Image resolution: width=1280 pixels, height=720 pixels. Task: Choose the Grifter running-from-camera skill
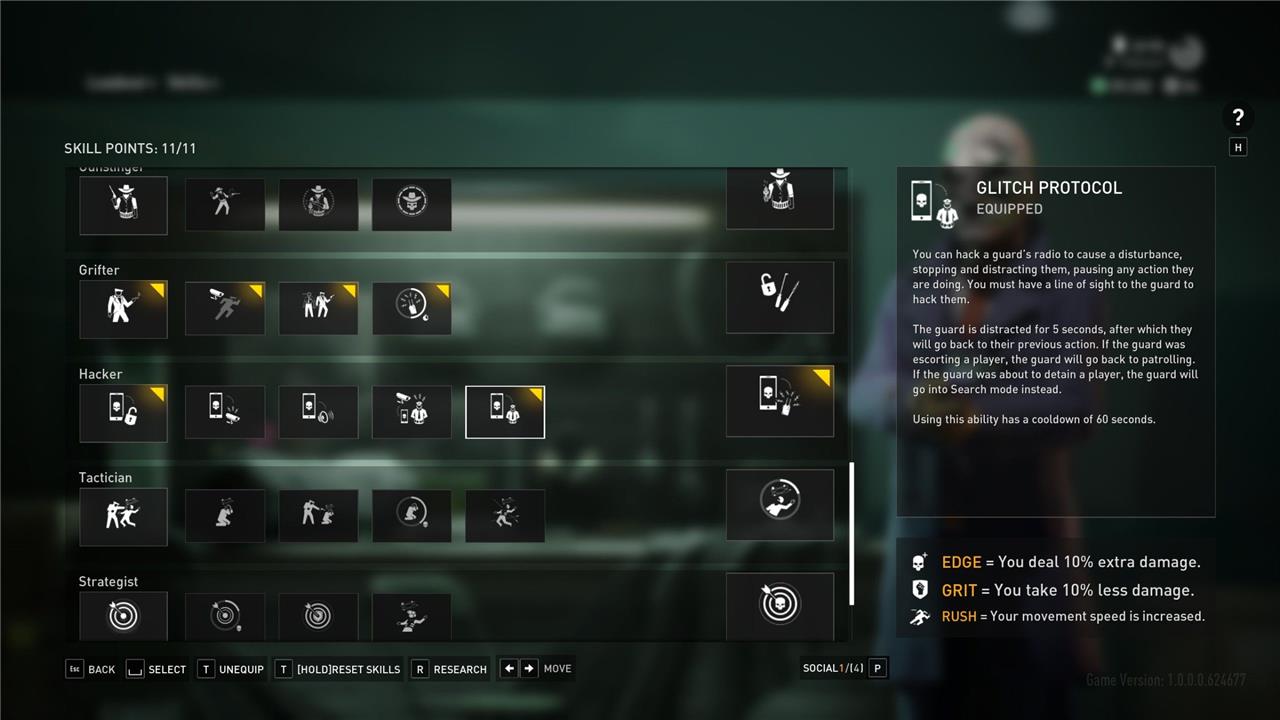point(225,309)
